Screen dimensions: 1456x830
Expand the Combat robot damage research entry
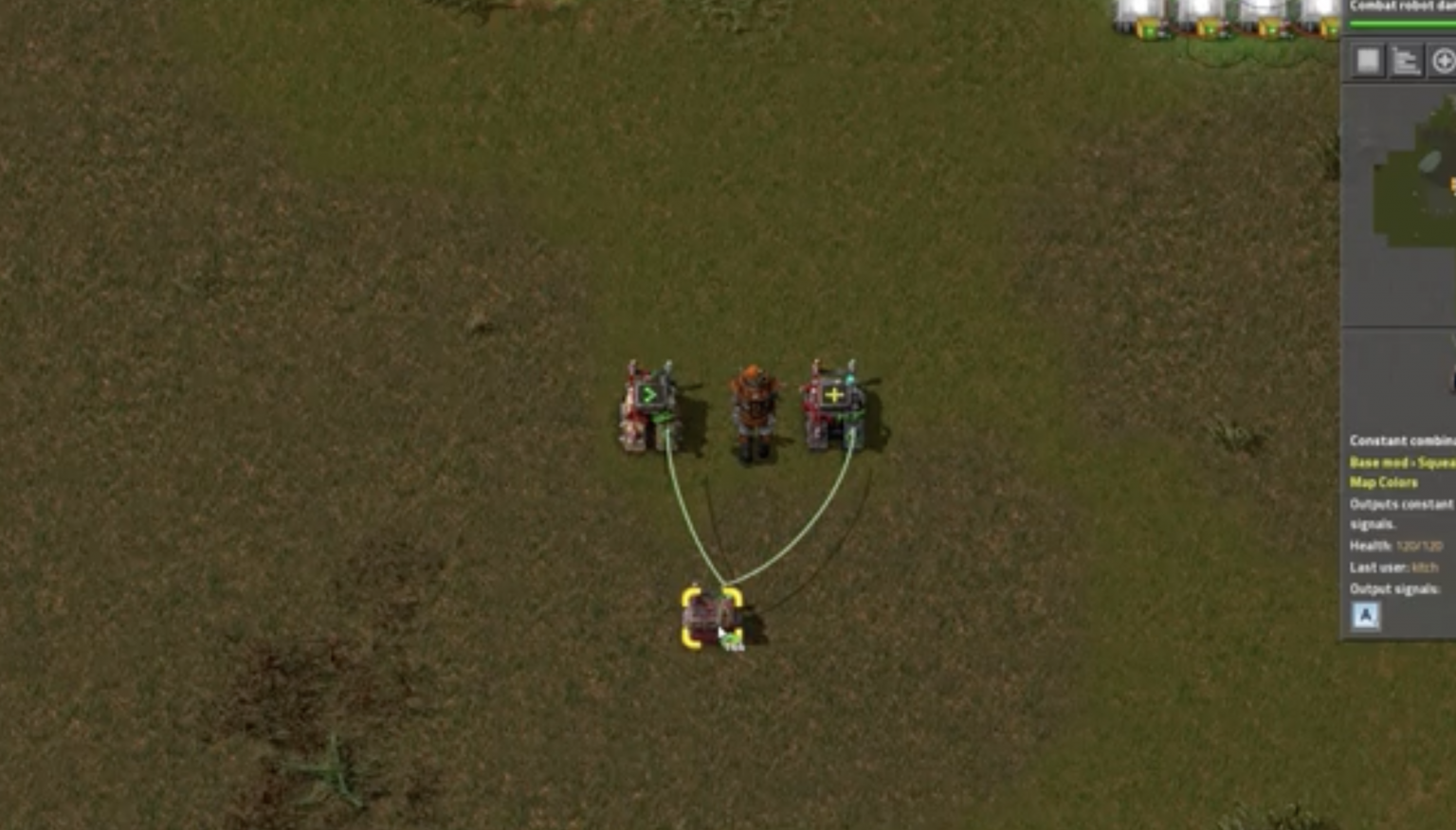point(1403,5)
